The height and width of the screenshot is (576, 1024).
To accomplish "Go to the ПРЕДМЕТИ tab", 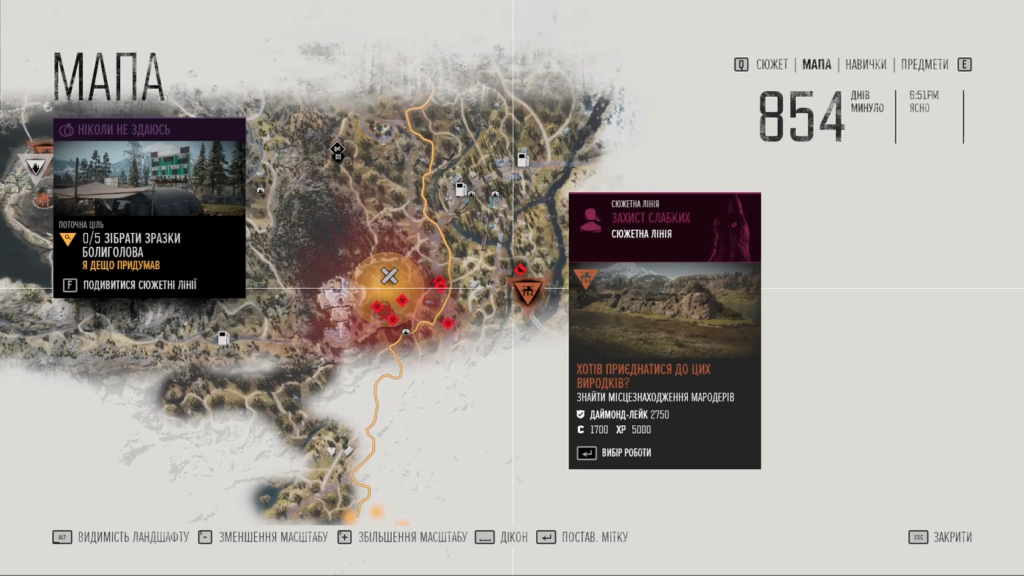I will [924, 65].
